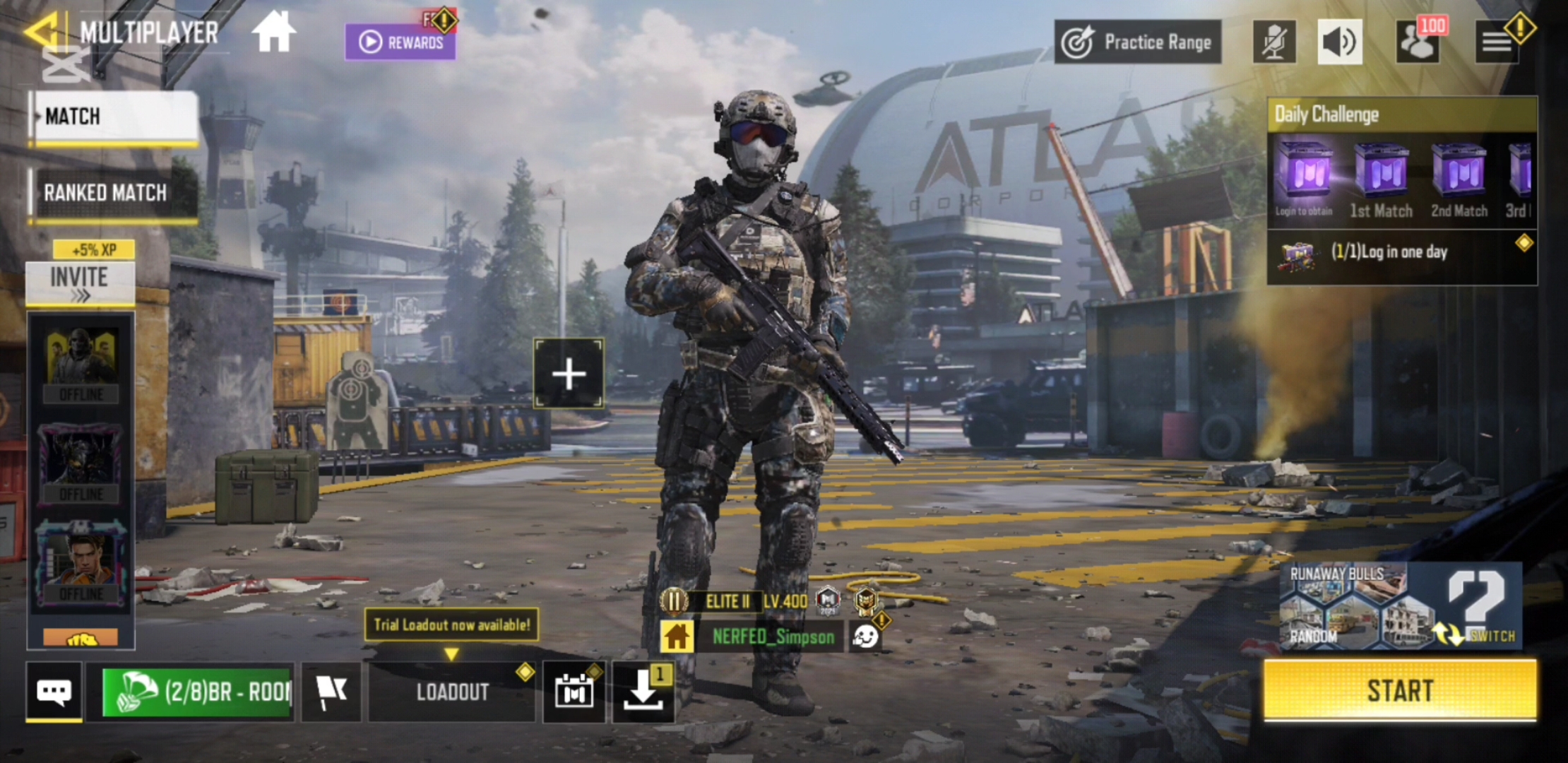Image resolution: width=1568 pixels, height=763 pixels.
Task: Open the calendar events icon
Action: click(574, 692)
